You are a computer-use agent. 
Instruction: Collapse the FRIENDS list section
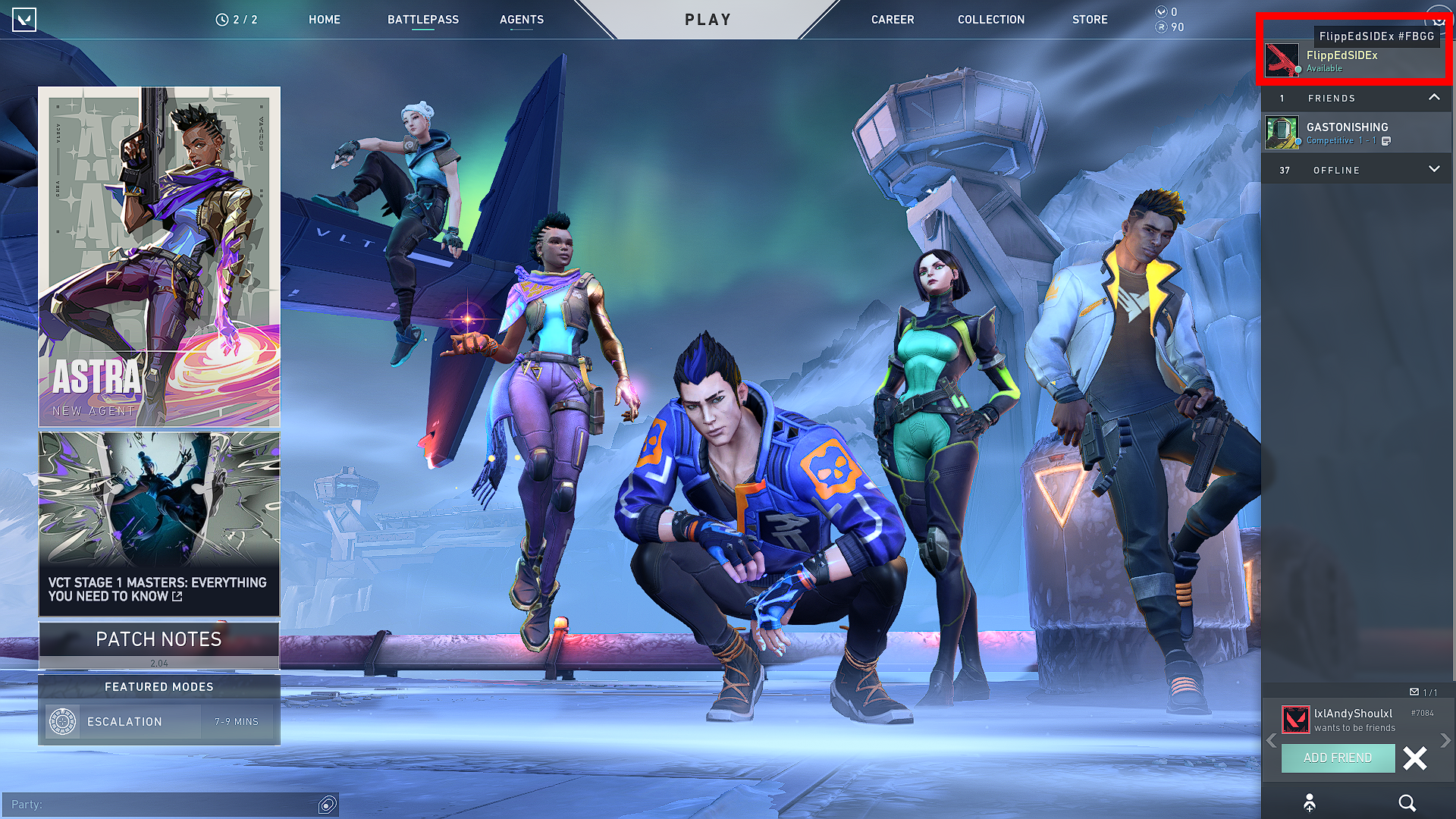[1434, 98]
